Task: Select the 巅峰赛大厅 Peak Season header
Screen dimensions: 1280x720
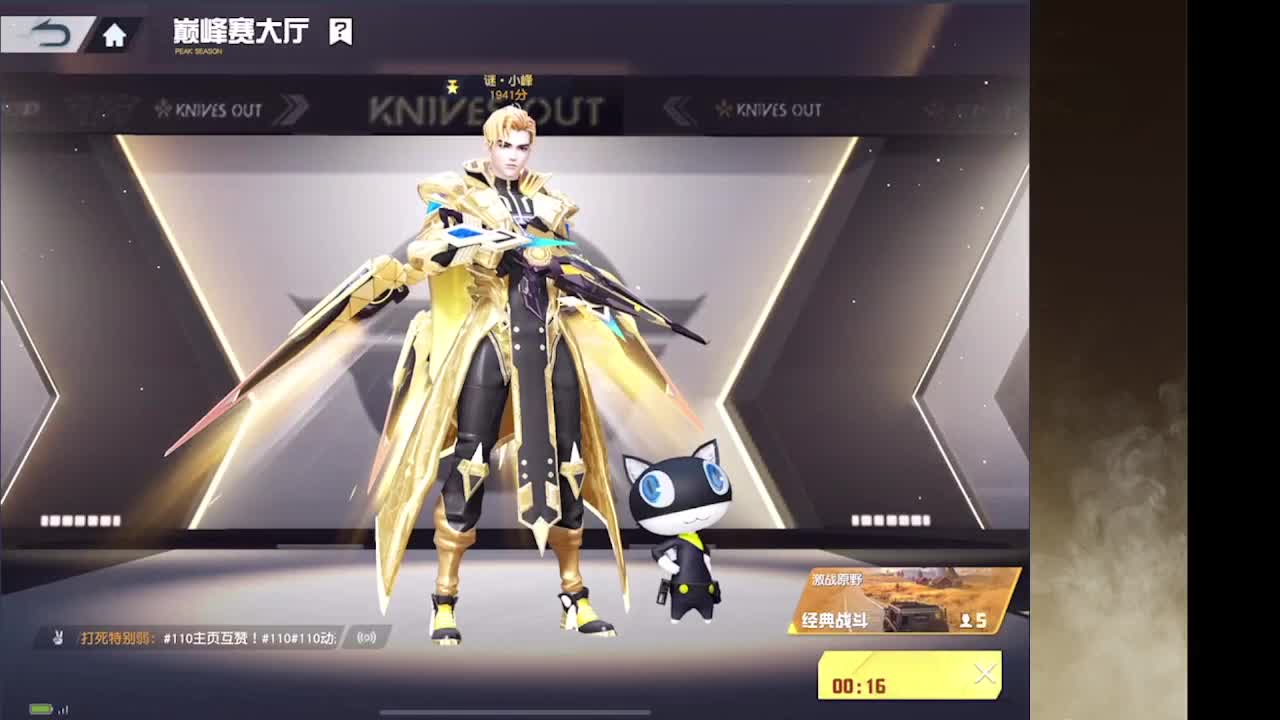Action: [240, 32]
